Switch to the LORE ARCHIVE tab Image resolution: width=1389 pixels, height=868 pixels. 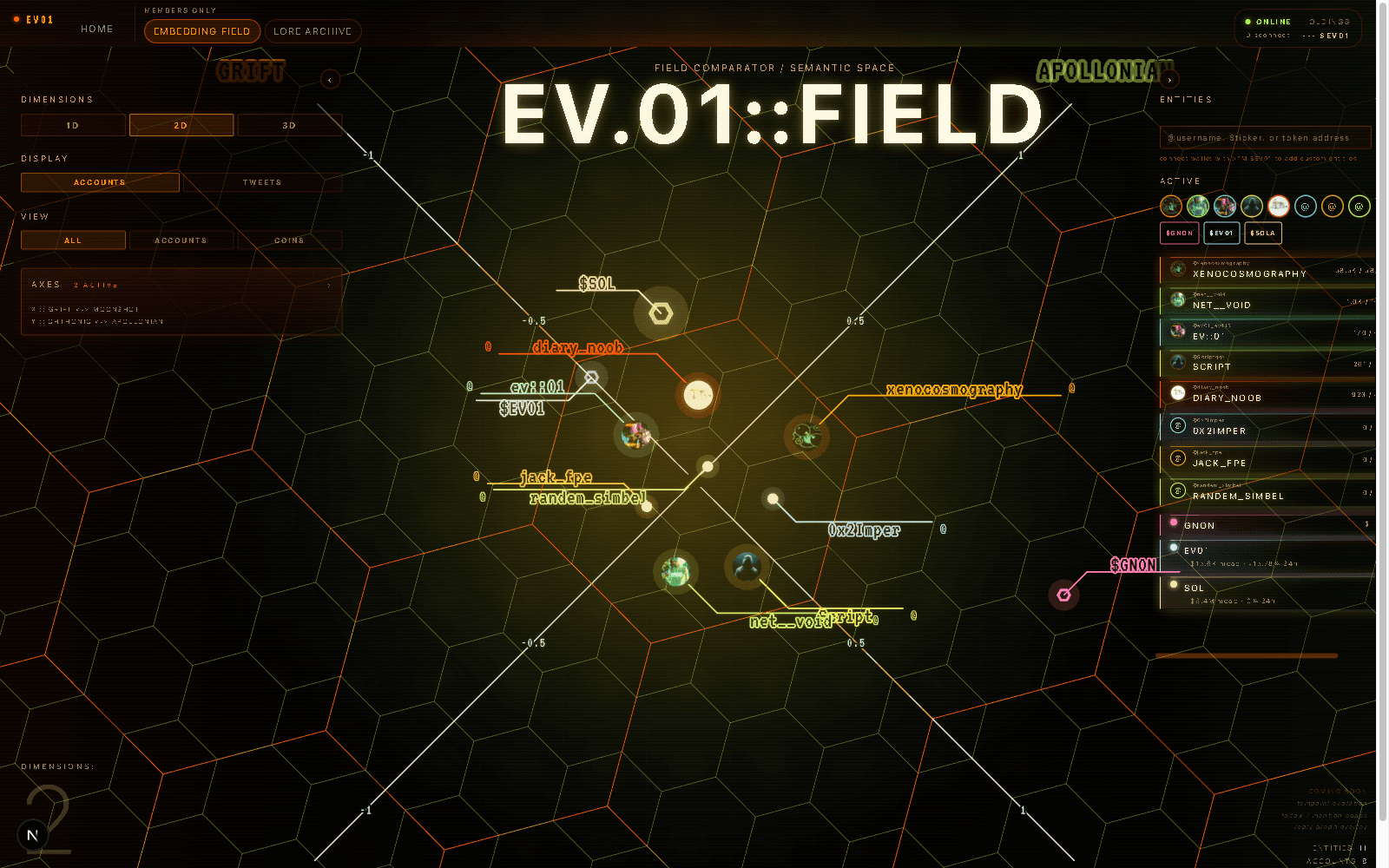coord(313,30)
